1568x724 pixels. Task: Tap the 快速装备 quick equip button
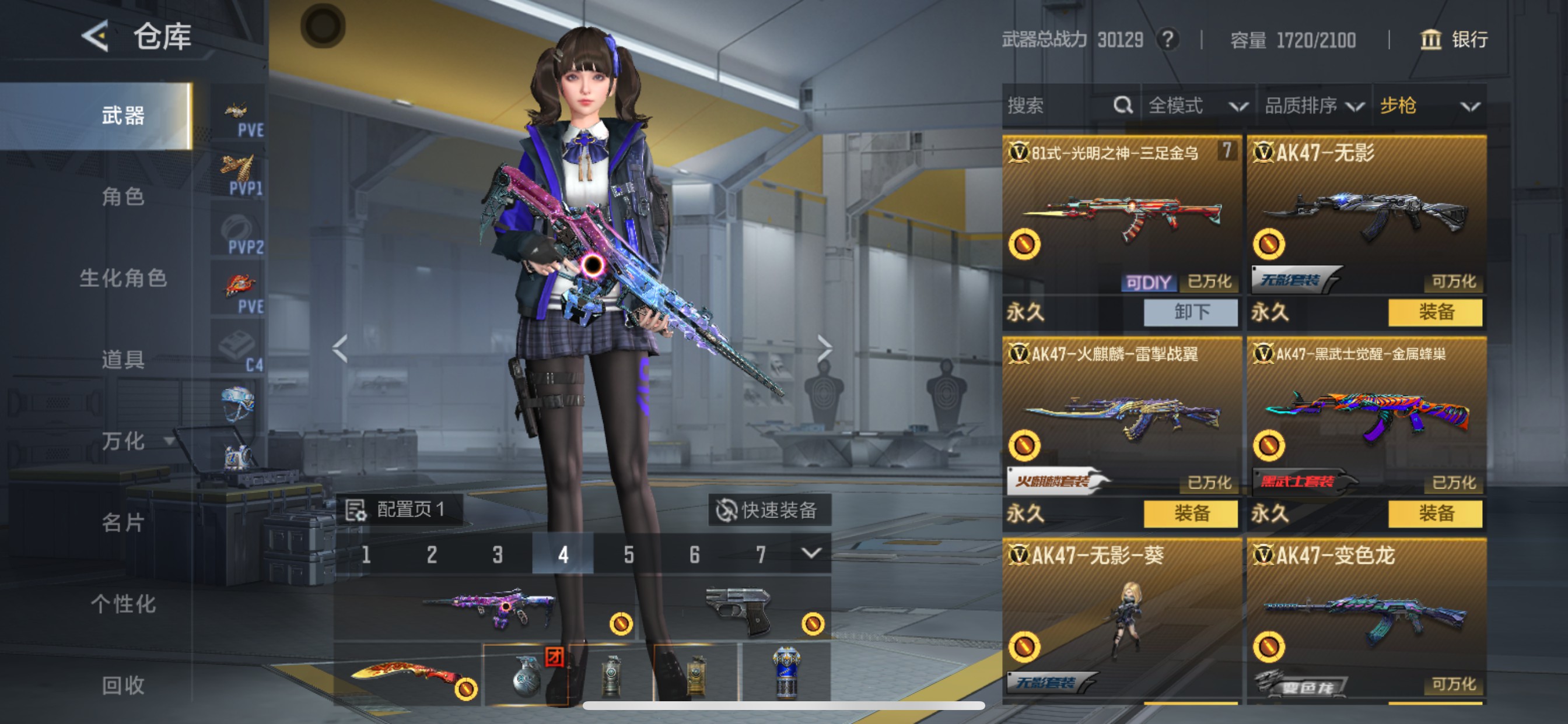point(768,510)
